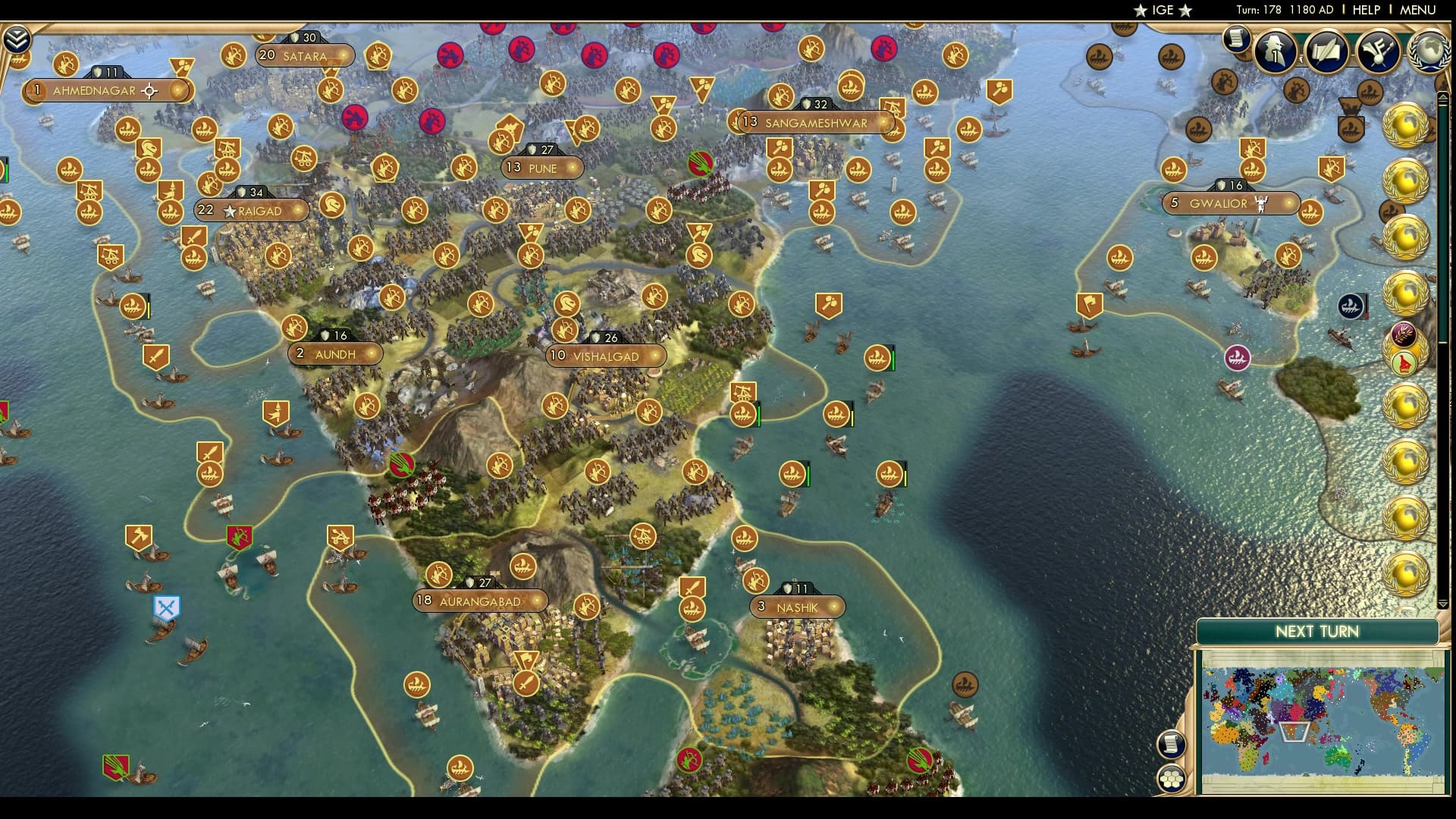Viewport: 1456px width, 819px height.
Task: Click the crosshair rally icon next to Ahmednagar
Action: tap(149, 90)
